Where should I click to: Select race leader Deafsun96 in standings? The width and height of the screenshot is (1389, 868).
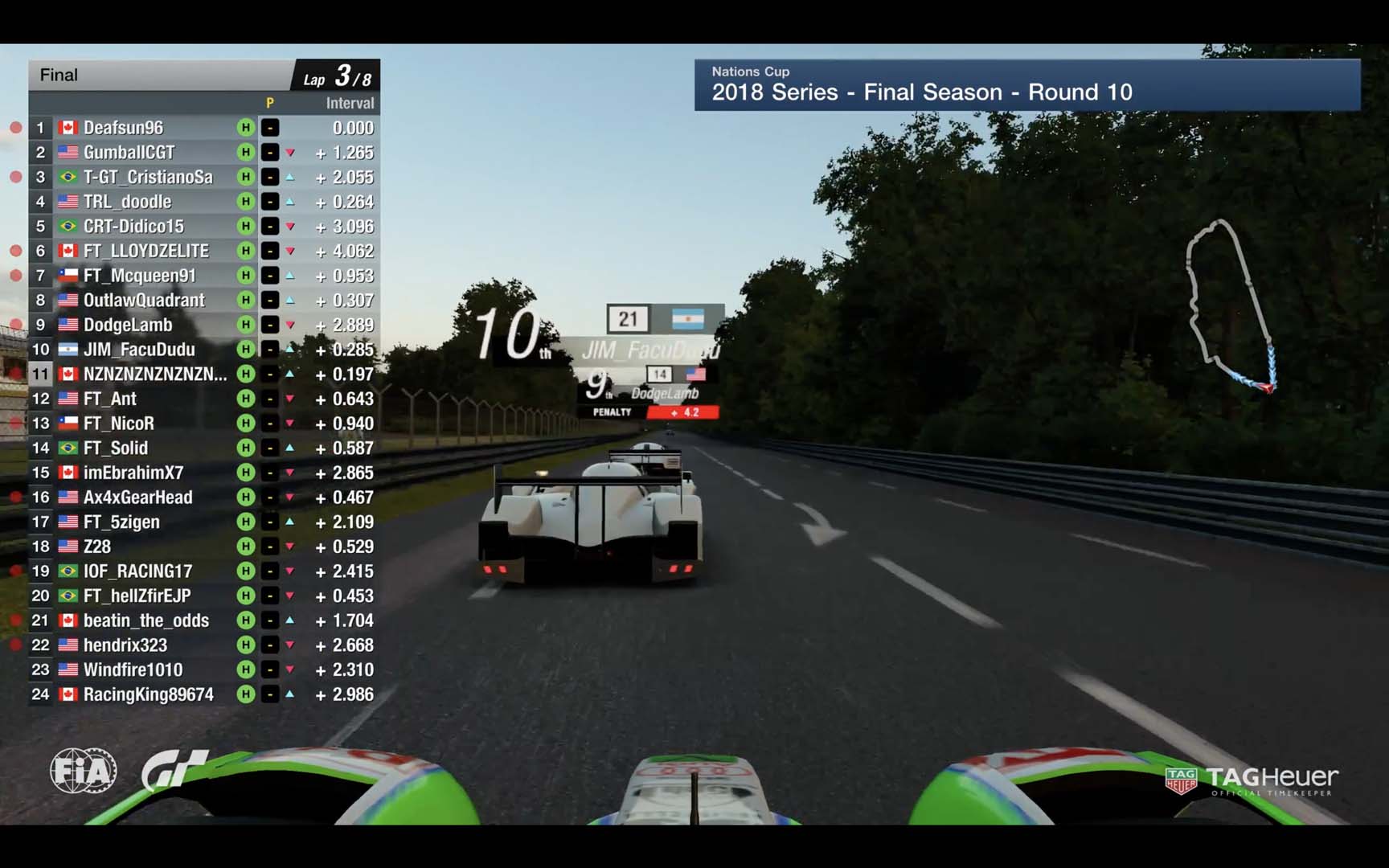coord(123,128)
